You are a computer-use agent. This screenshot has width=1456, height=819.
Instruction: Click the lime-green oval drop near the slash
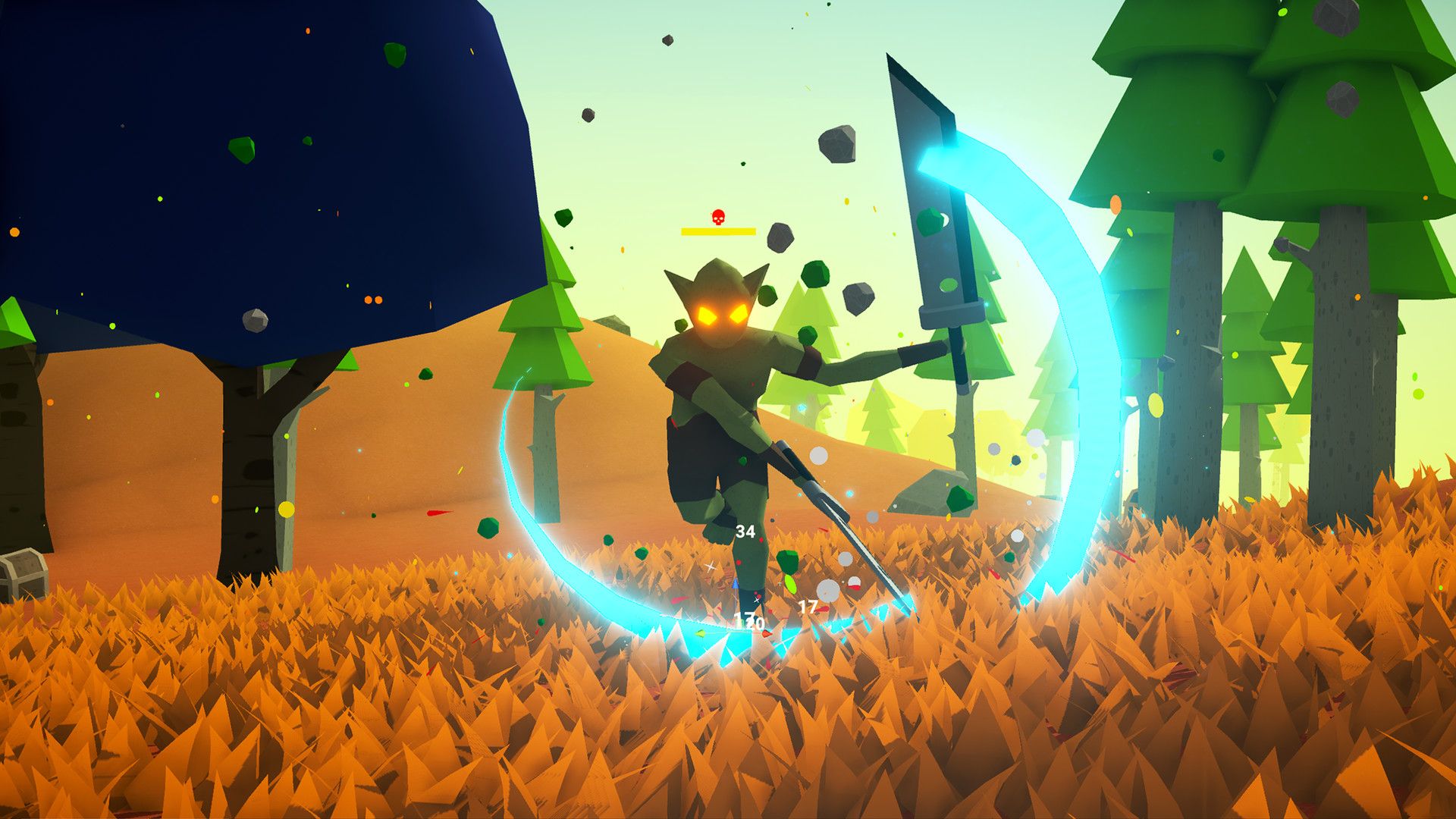tap(790, 583)
